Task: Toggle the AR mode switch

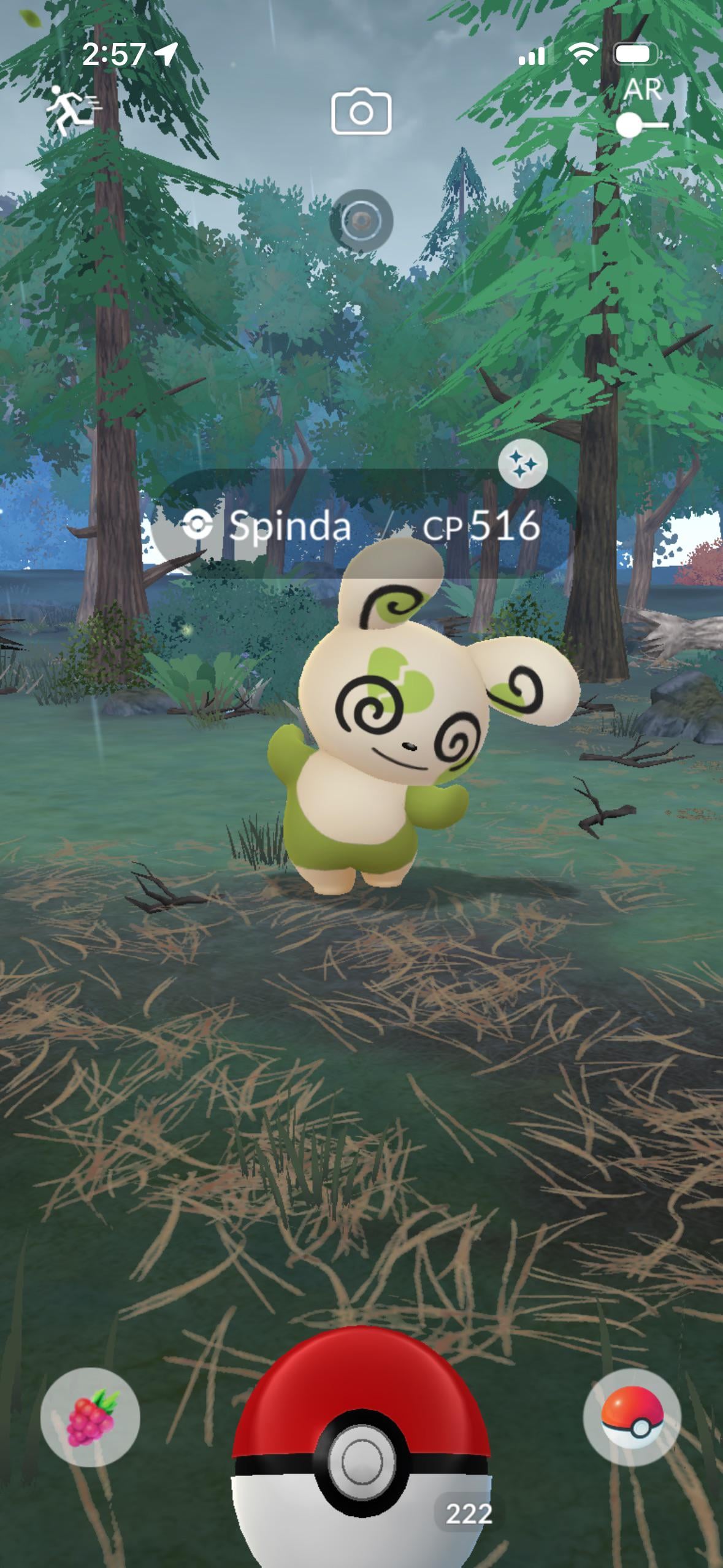Action: tap(641, 125)
